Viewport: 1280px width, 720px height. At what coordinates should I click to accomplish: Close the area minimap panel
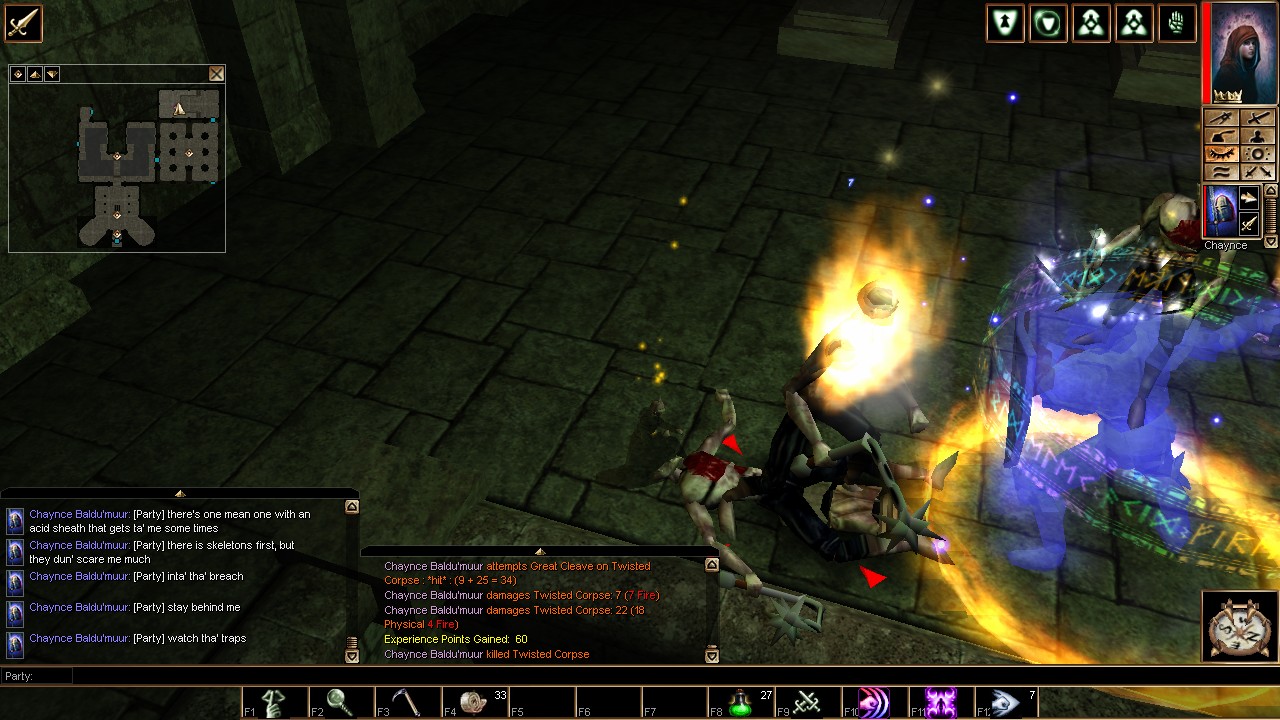[x=216, y=74]
